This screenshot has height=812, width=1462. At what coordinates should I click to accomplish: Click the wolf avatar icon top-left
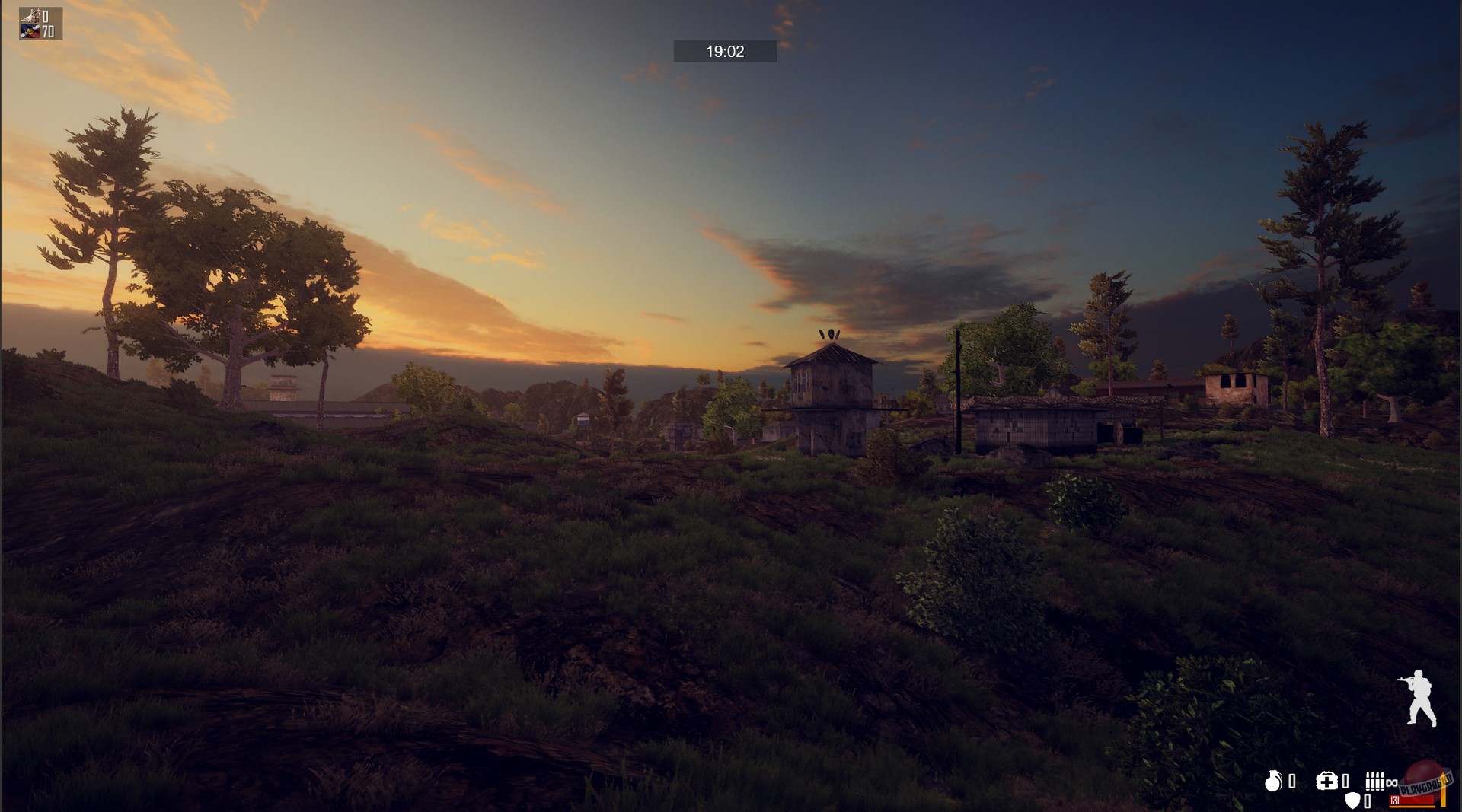tap(30, 14)
